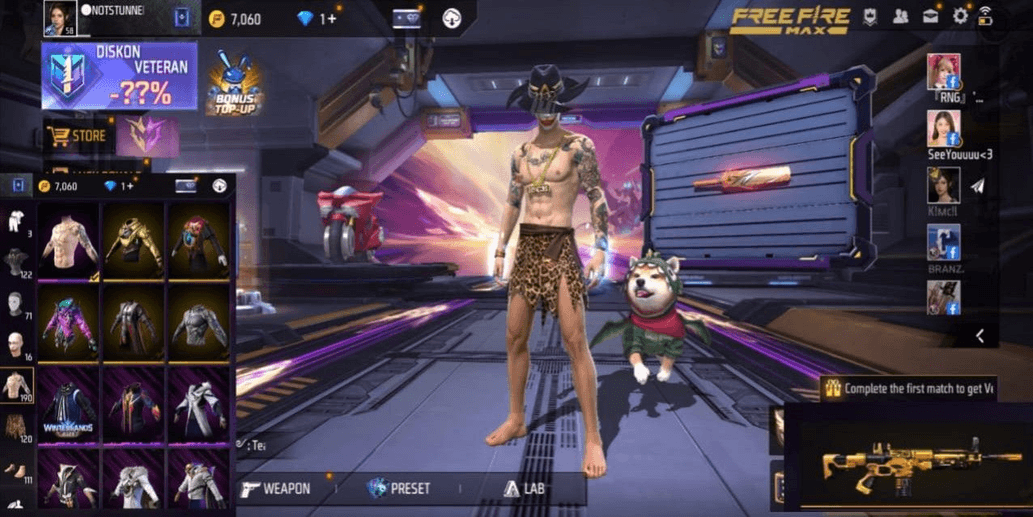
Task: Select the gold jacket outfit
Action: tap(133, 242)
